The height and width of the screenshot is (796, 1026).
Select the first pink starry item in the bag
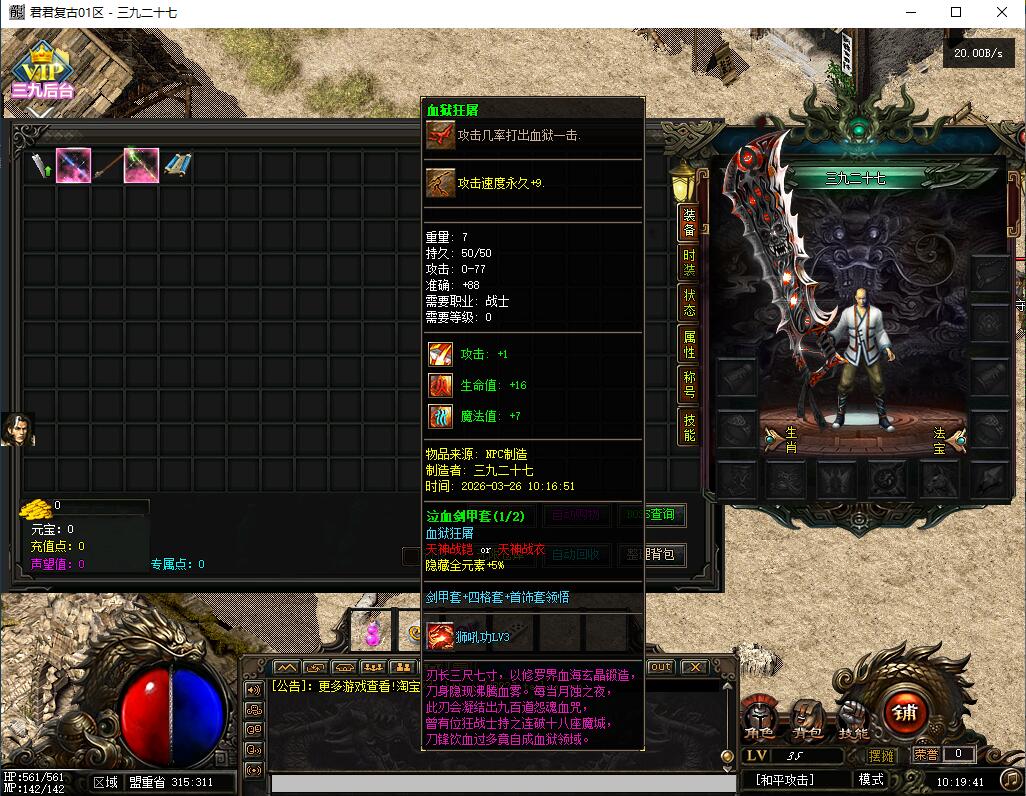pos(74,165)
